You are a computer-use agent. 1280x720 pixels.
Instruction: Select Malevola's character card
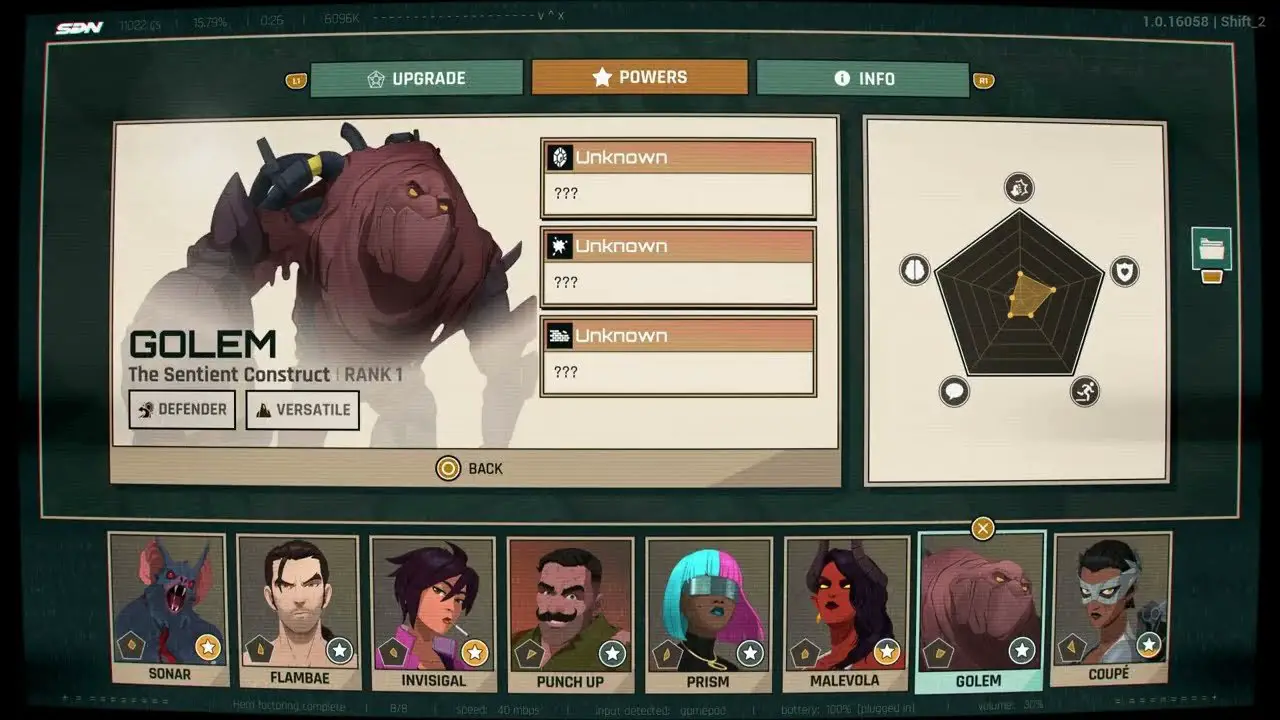click(x=844, y=612)
